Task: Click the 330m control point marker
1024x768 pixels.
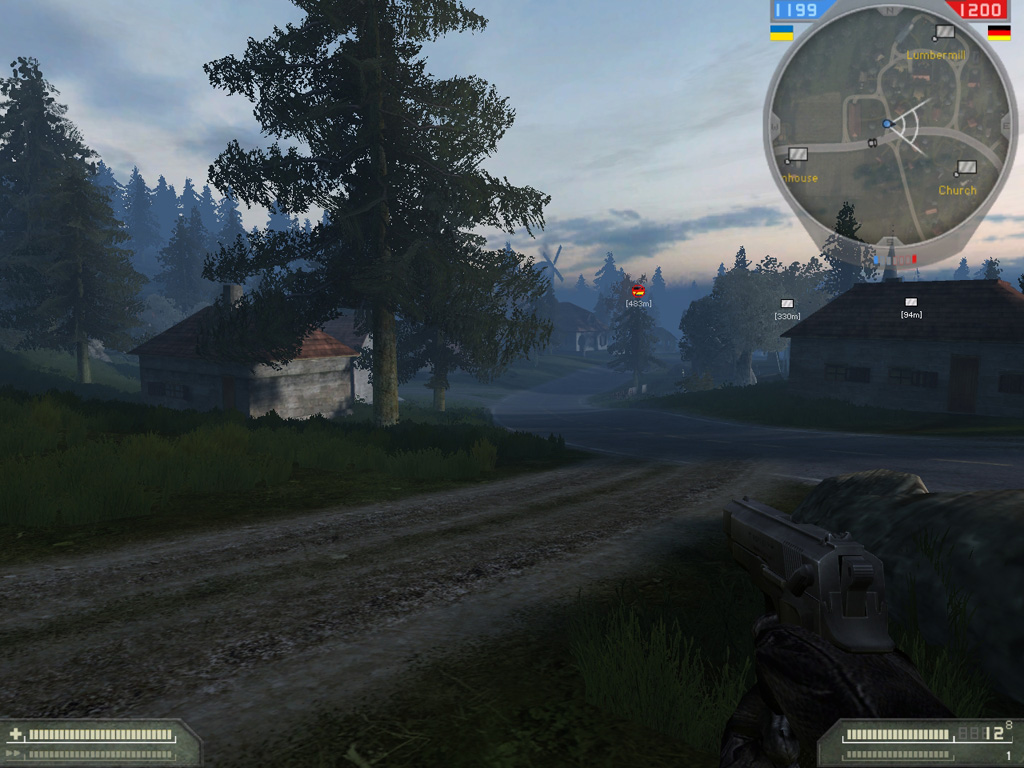Action: coord(787,304)
